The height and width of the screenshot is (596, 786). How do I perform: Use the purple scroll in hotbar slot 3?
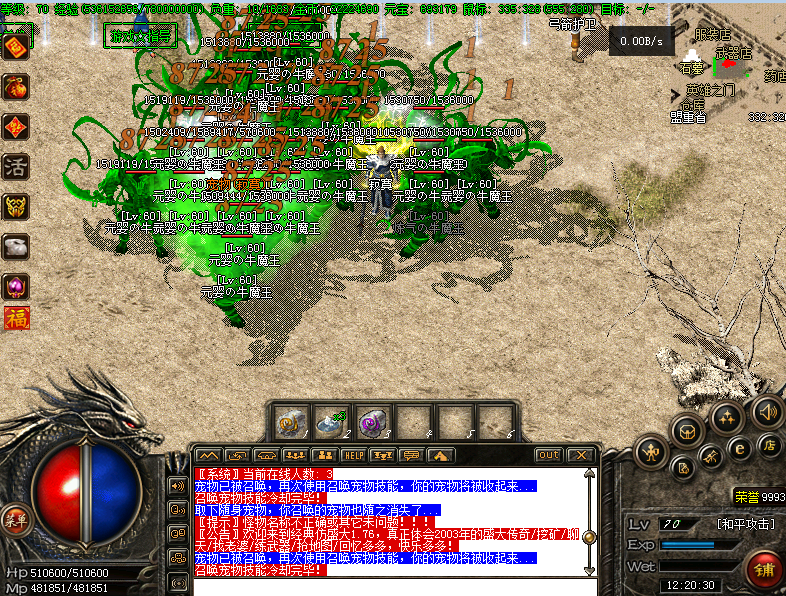click(x=373, y=423)
